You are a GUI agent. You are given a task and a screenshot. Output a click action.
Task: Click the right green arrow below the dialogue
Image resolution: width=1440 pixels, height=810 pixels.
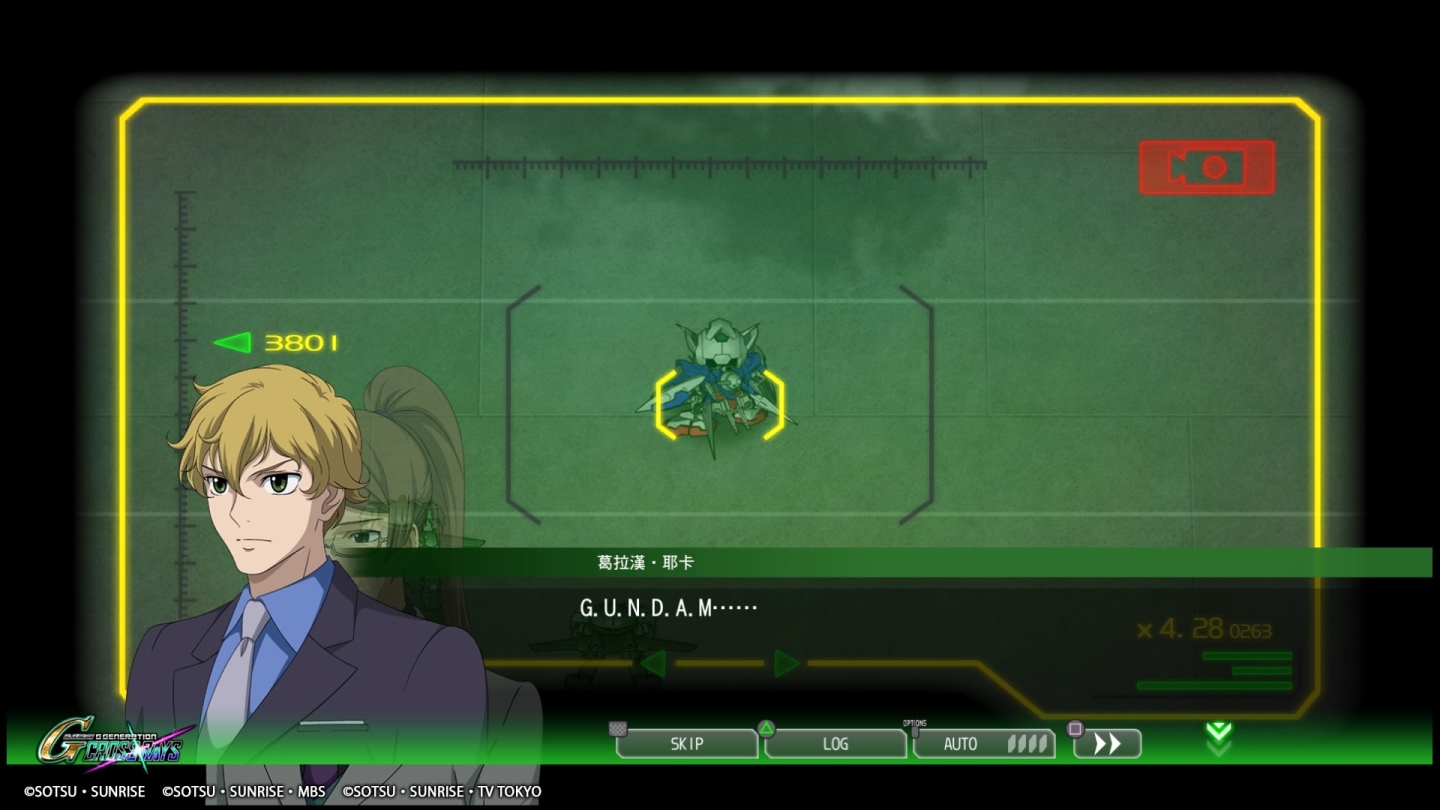[x=787, y=663]
